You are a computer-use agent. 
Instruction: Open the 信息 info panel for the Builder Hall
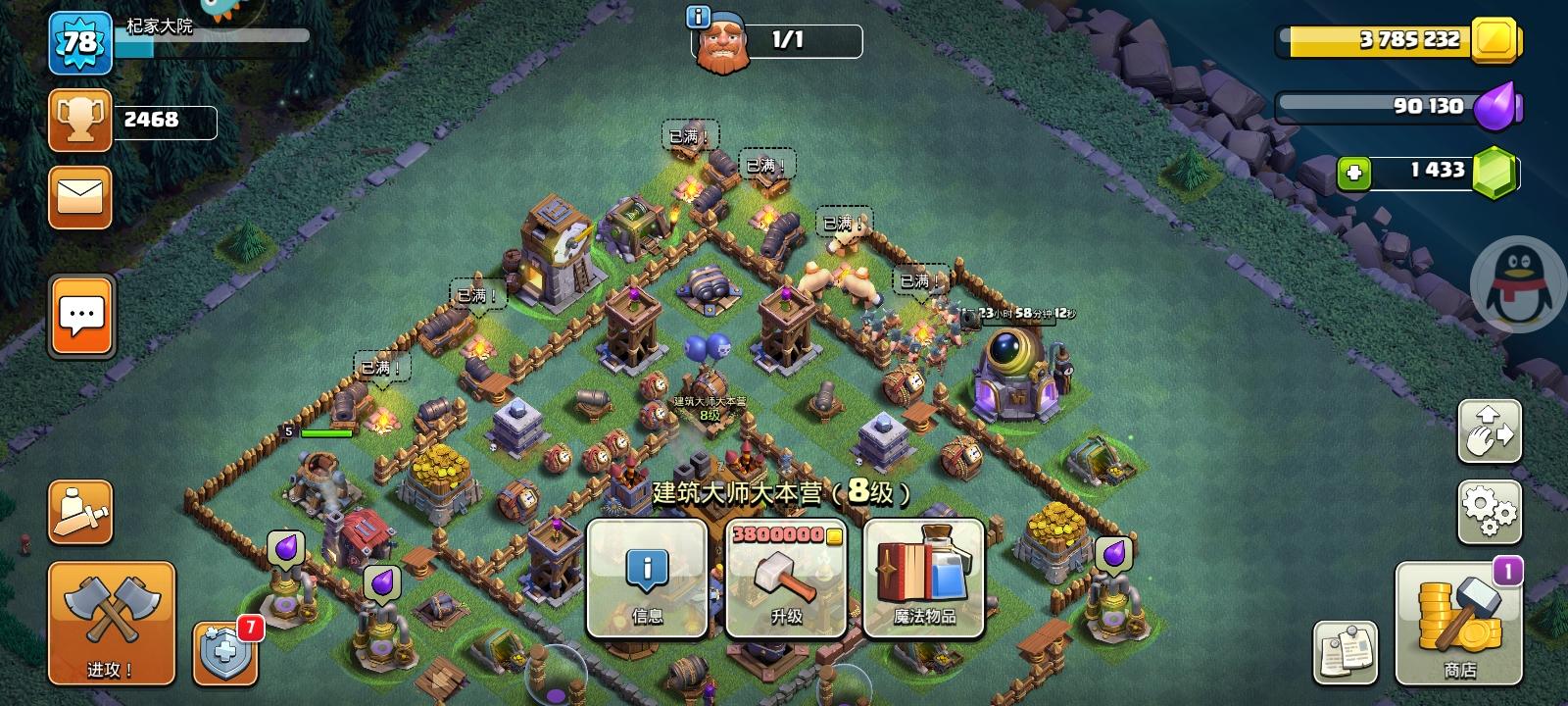(x=646, y=579)
